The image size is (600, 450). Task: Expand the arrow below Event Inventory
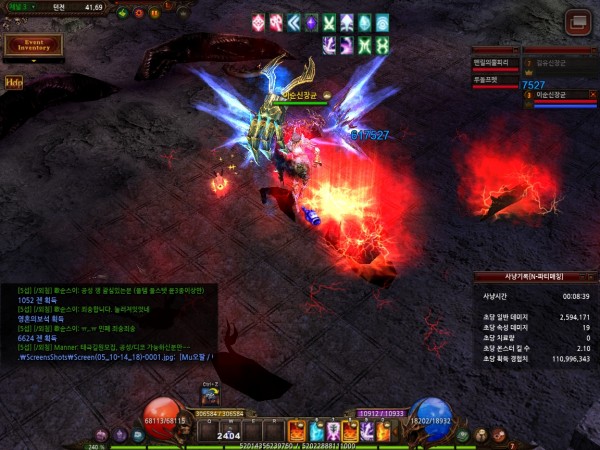point(33,61)
